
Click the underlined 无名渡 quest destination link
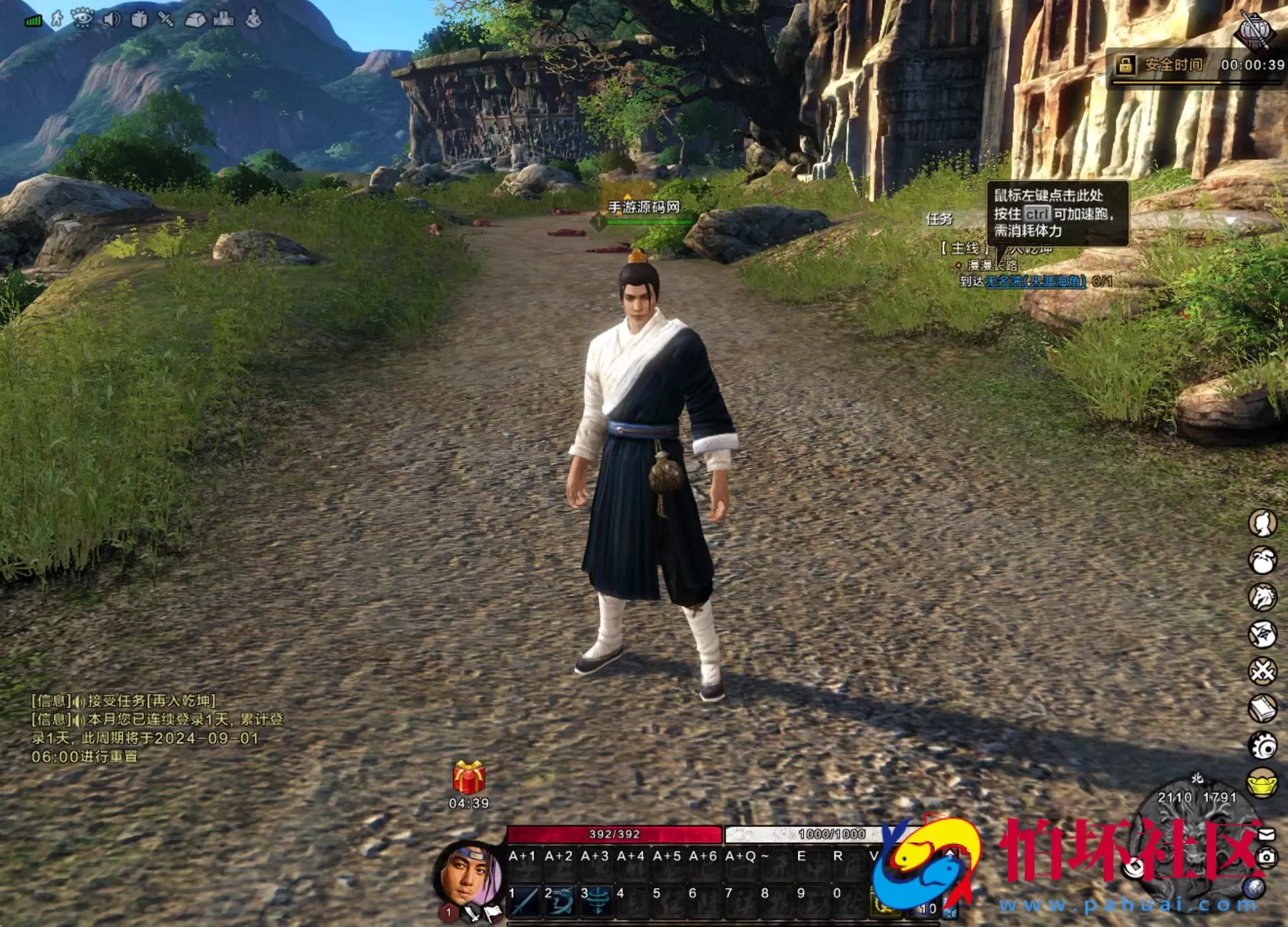(x=1036, y=281)
